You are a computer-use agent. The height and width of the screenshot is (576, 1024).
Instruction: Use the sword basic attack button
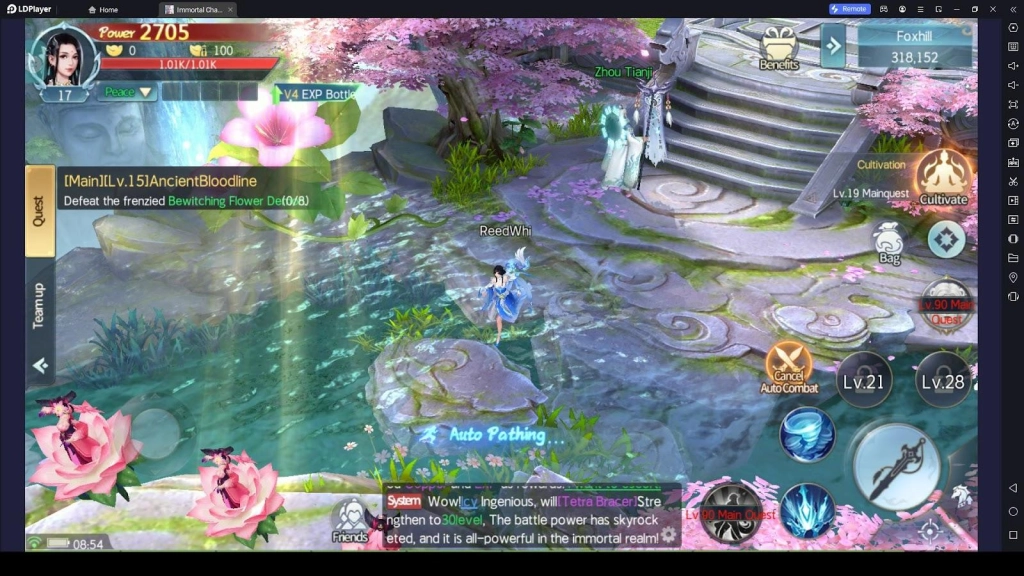(896, 466)
